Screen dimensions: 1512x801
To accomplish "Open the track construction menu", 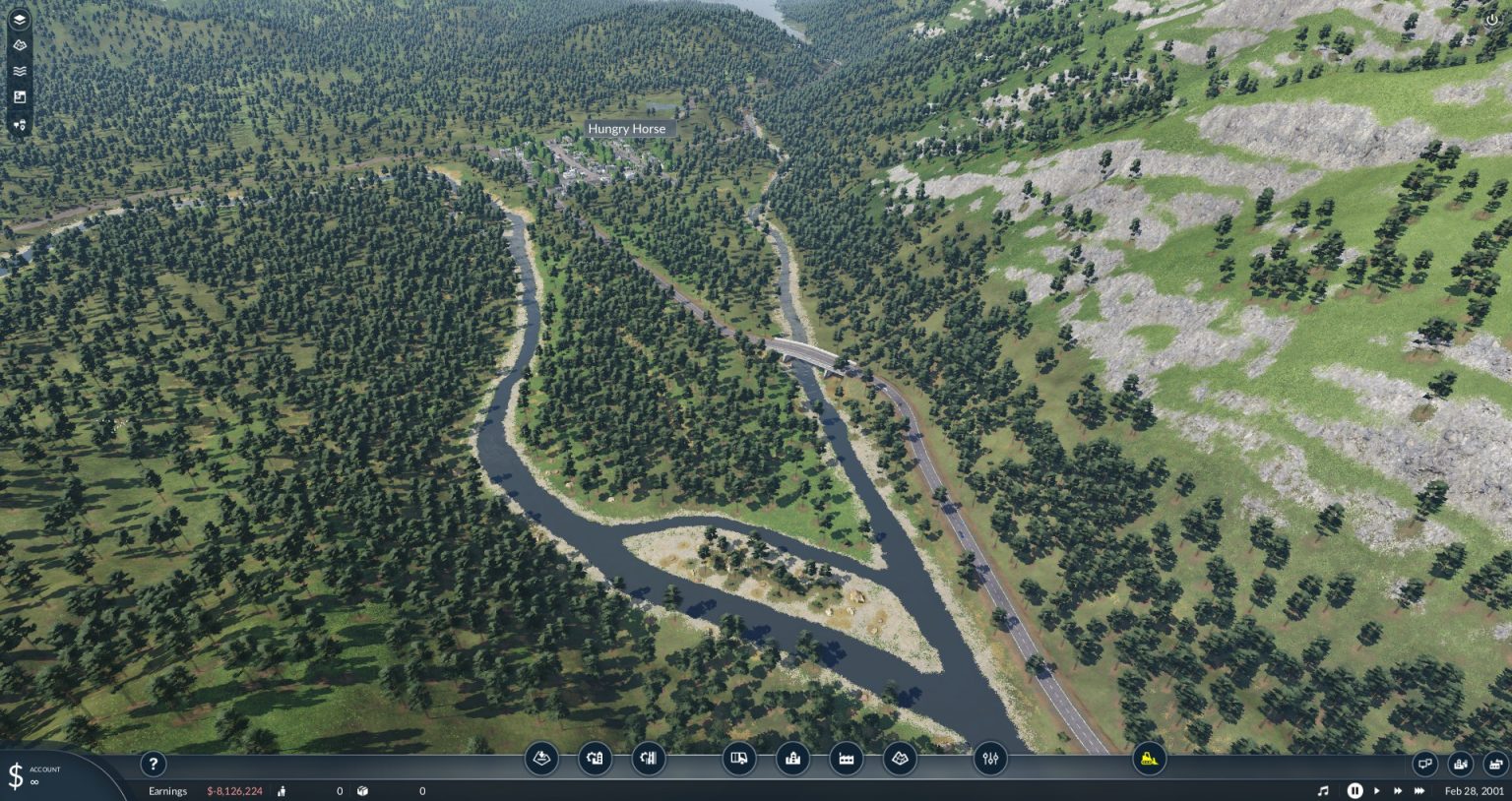I will pyautogui.click(x=647, y=759).
